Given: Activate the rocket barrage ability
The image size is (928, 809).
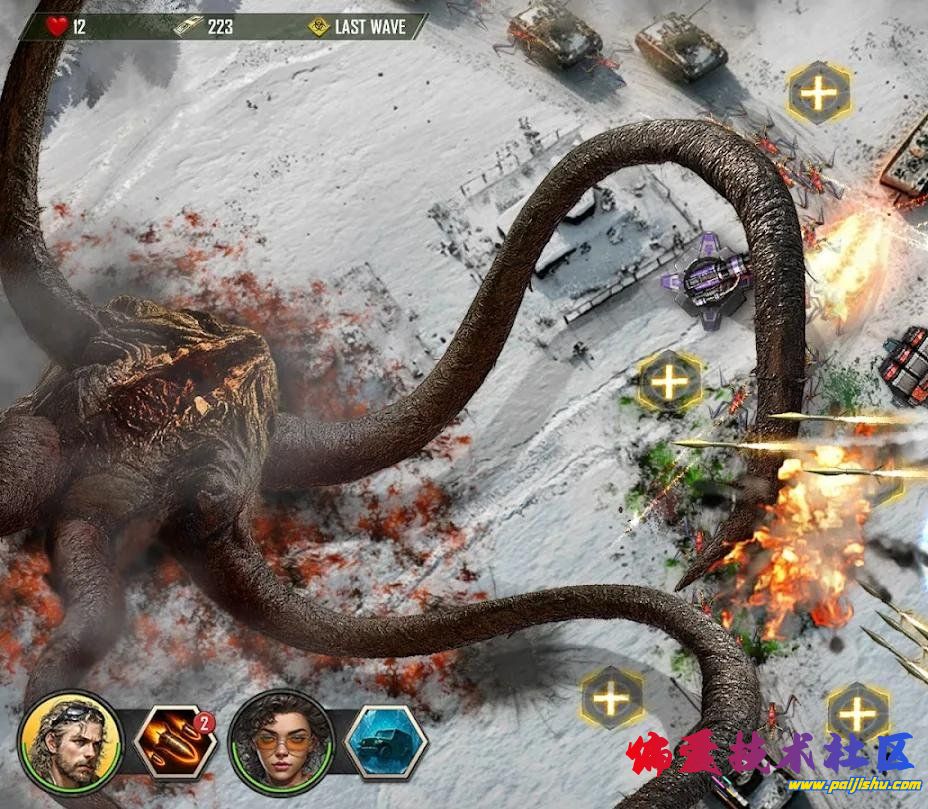Looking at the screenshot, I should click(x=174, y=743).
